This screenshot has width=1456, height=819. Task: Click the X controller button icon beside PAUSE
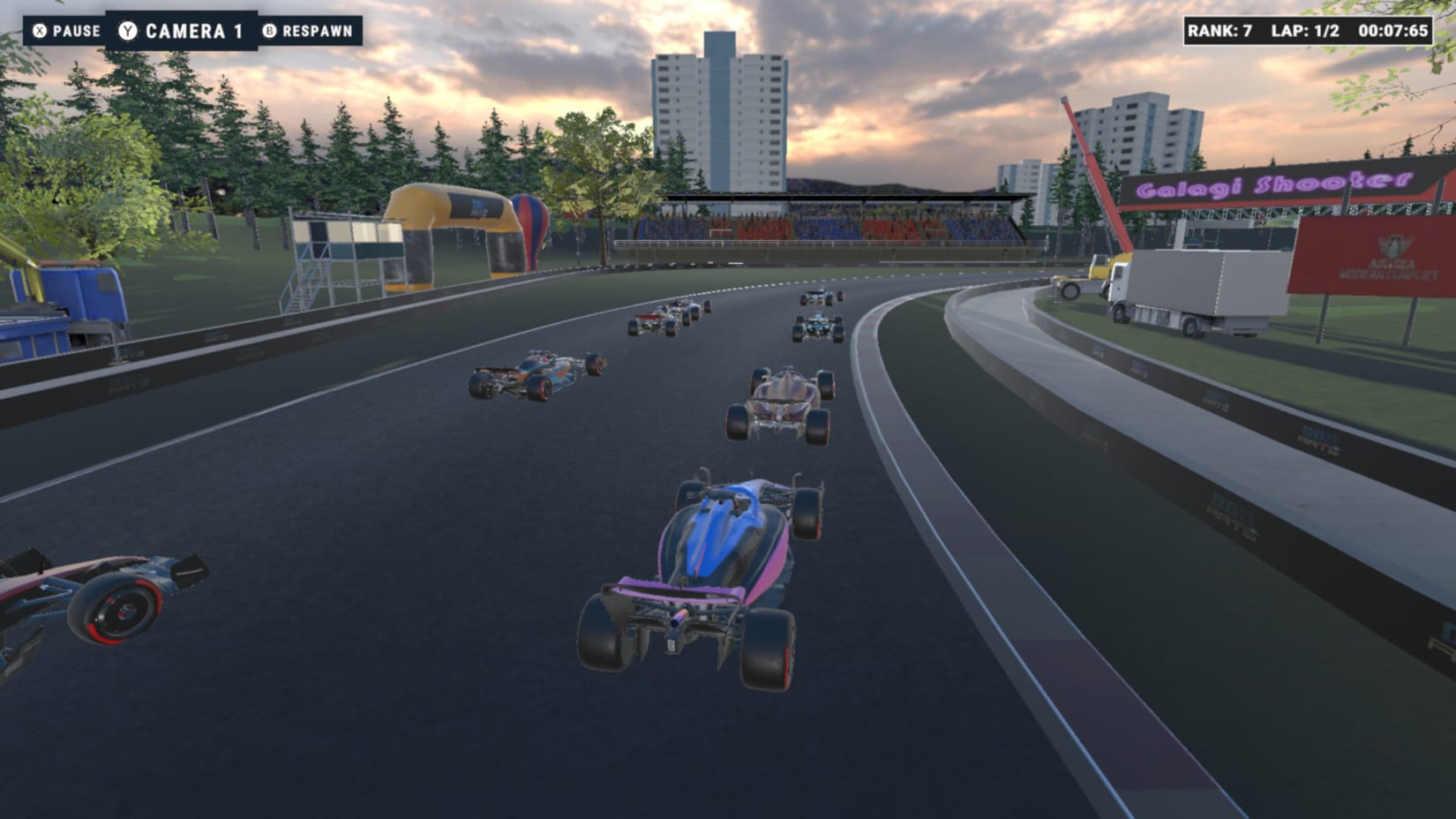pos(39,30)
